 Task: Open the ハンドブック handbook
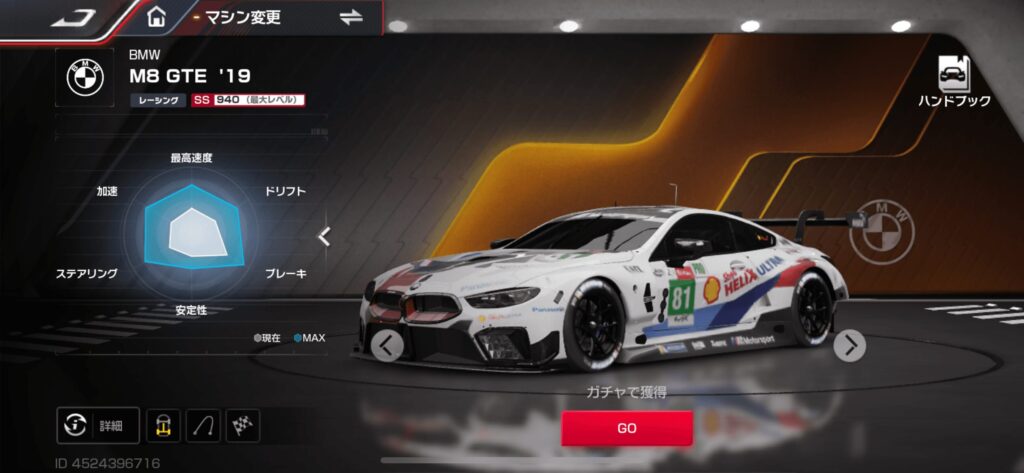pyautogui.click(x=953, y=80)
